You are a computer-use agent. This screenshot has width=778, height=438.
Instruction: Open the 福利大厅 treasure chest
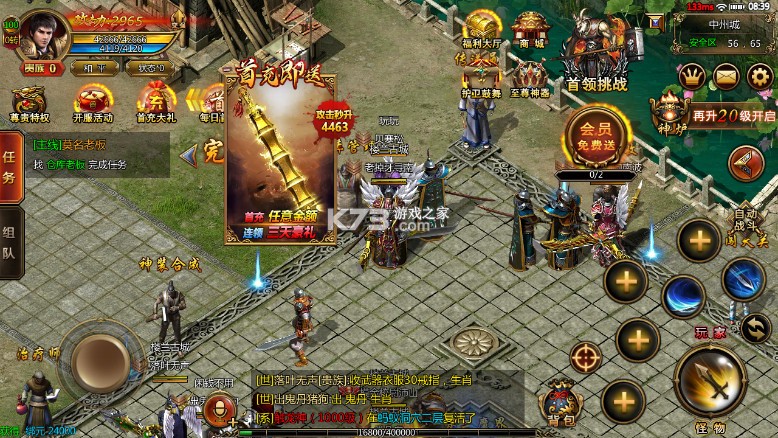(x=482, y=29)
